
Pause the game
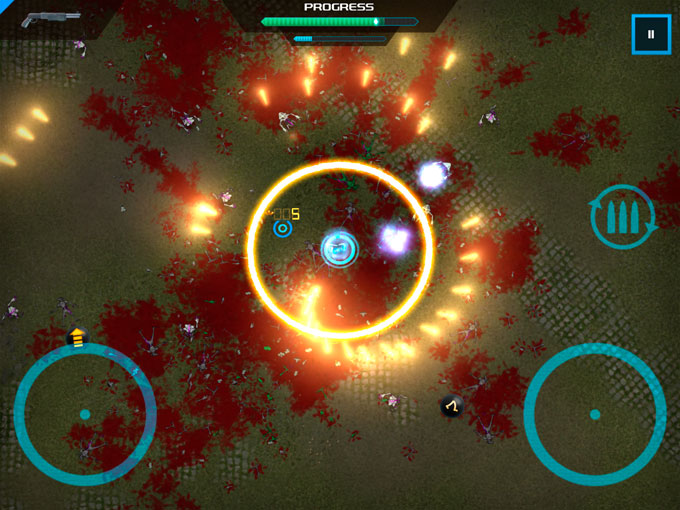[x=651, y=35]
